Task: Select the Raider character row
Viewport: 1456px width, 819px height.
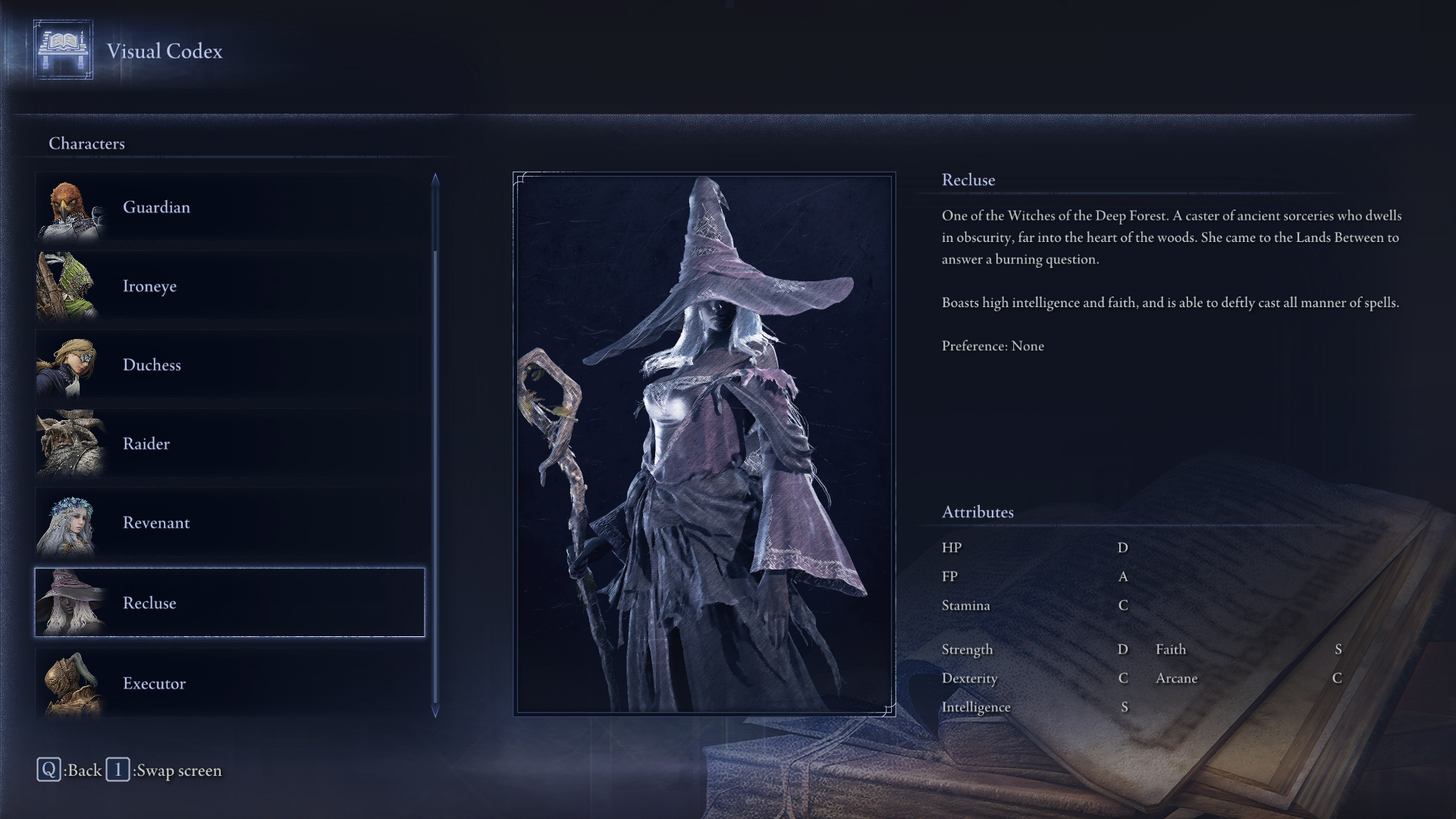Action: tap(229, 444)
